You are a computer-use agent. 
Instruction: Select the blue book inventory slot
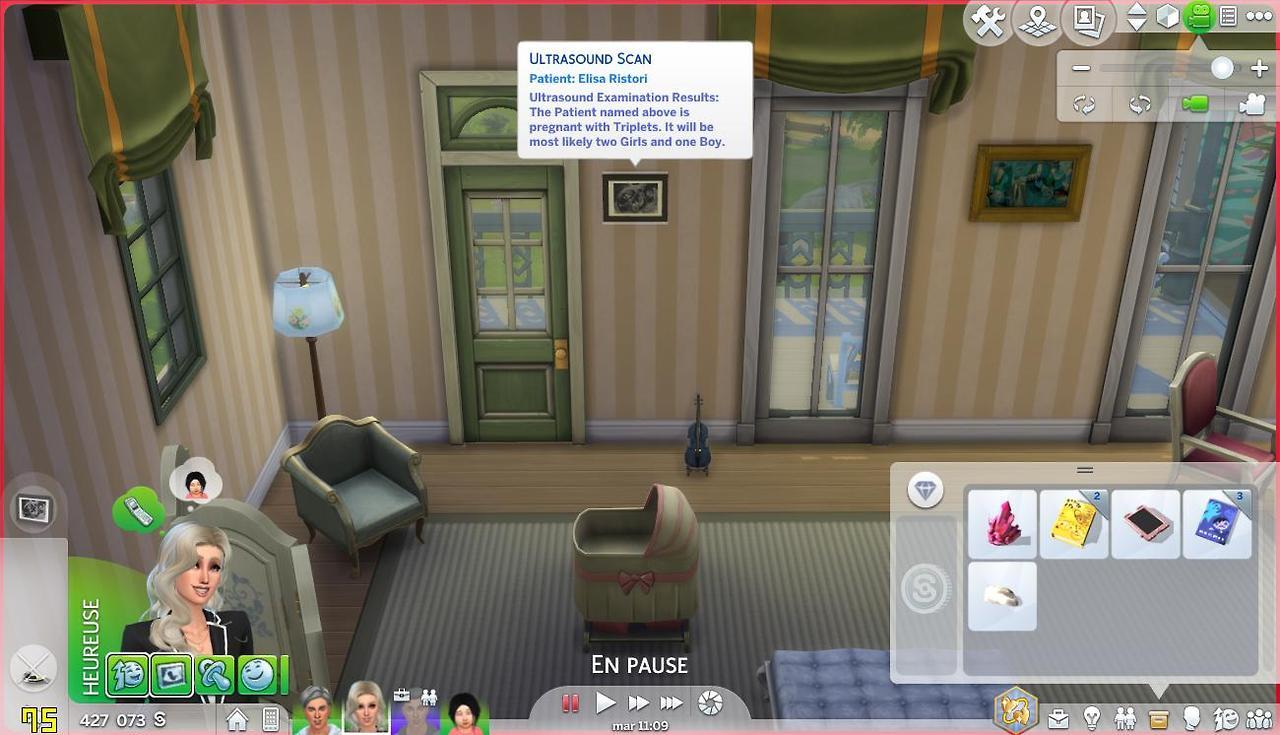pyautogui.click(x=1217, y=524)
